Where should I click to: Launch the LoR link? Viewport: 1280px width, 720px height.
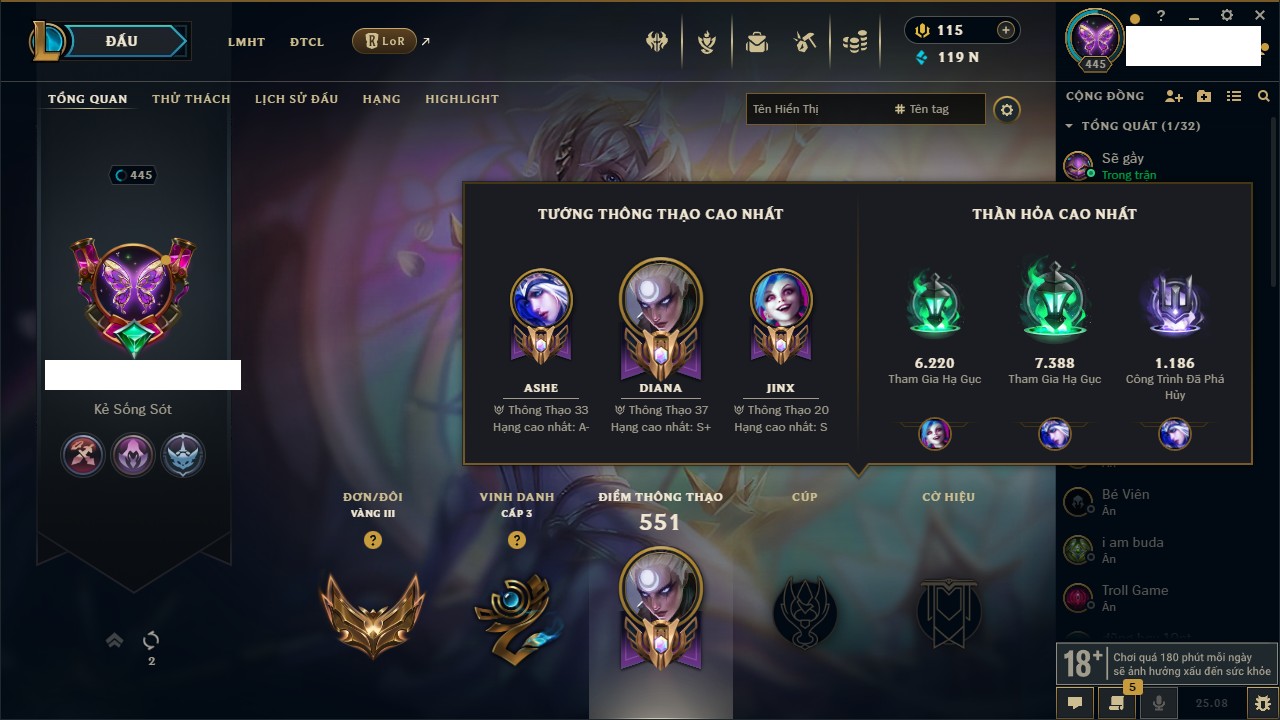pos(385,41)
